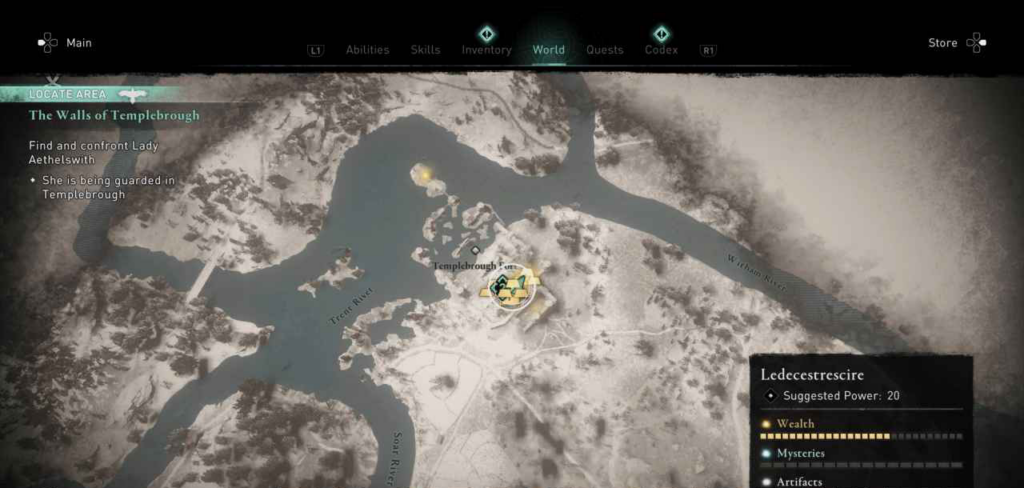The height and width of the screenshot is (488, 1024).
Task: Select the Inventory tab
Action: (x=486, y=50)
